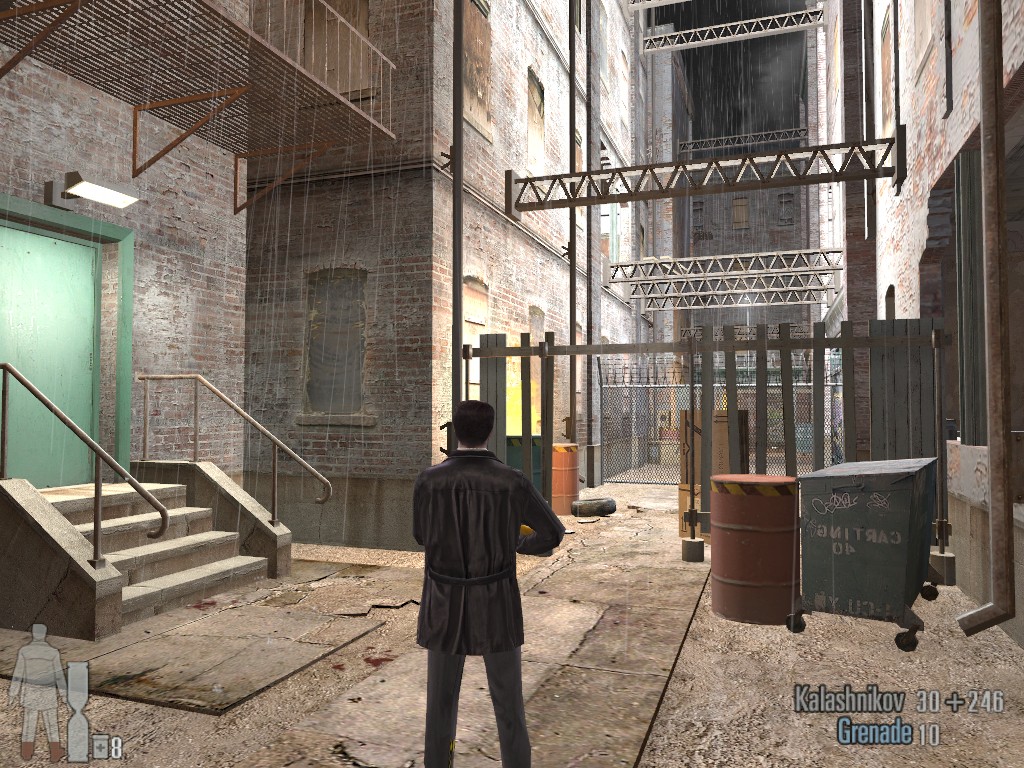Choose the Grenade secondary weapon label

[x=875, y=731]
